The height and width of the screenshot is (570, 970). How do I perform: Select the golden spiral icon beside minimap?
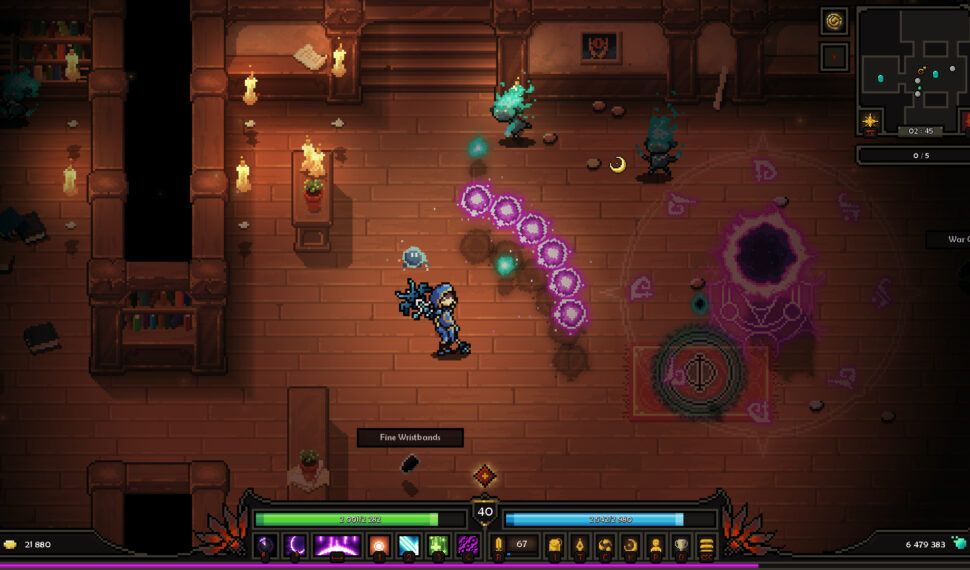834,21
